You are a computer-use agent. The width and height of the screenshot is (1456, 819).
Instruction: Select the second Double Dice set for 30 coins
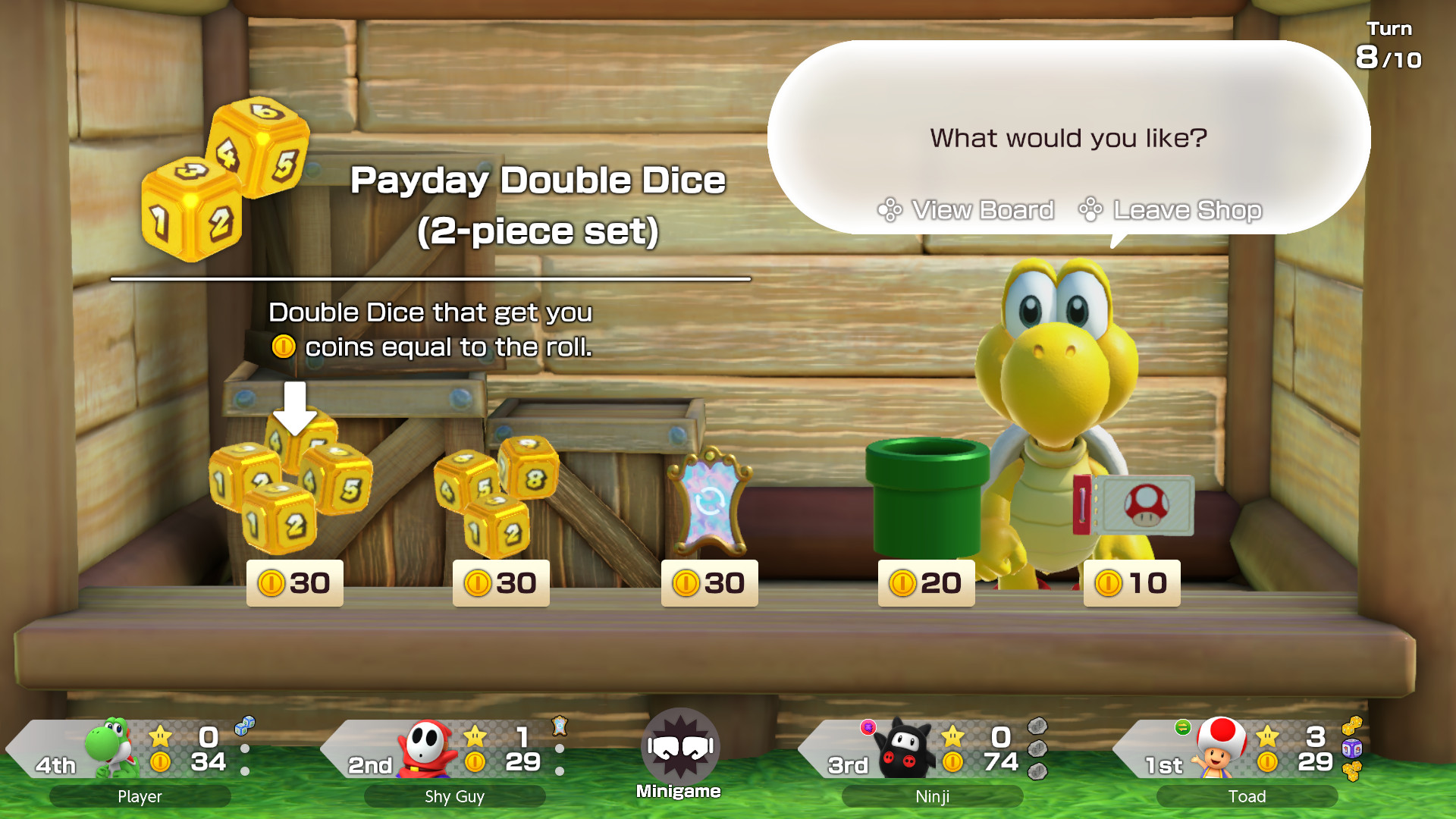coord(497,493)
